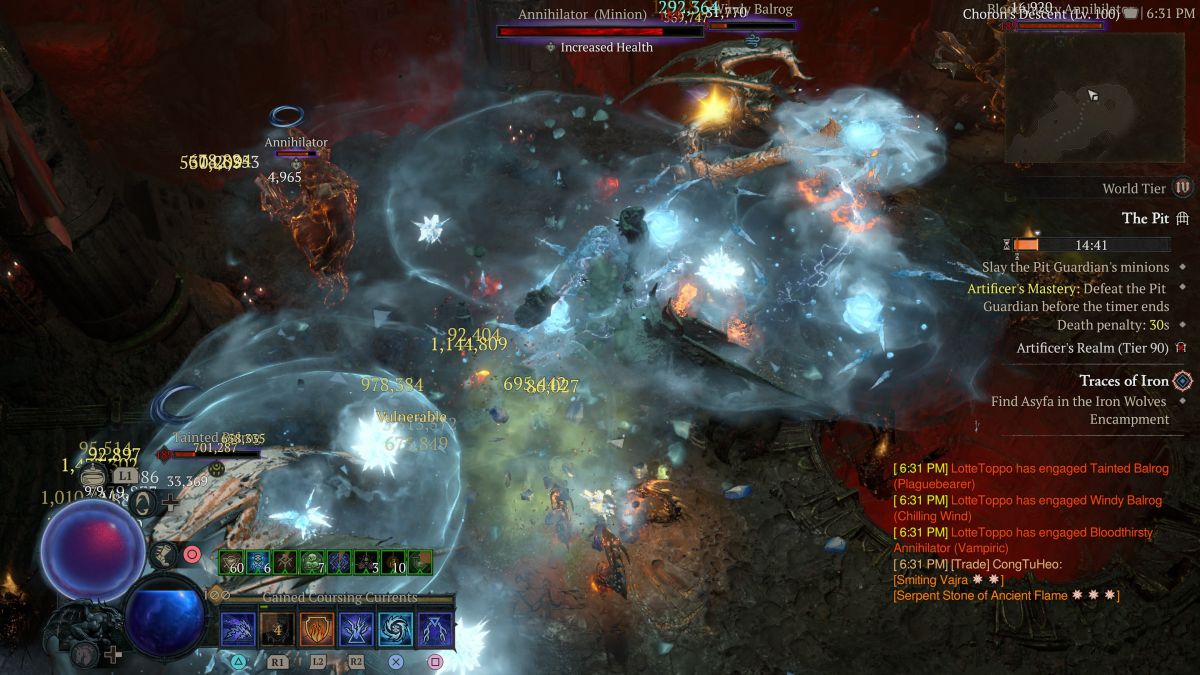Viewport: 1200px width, 675px height.
Task: Inspect the buff icon with 60 stacks
Action: click(232, 563)
